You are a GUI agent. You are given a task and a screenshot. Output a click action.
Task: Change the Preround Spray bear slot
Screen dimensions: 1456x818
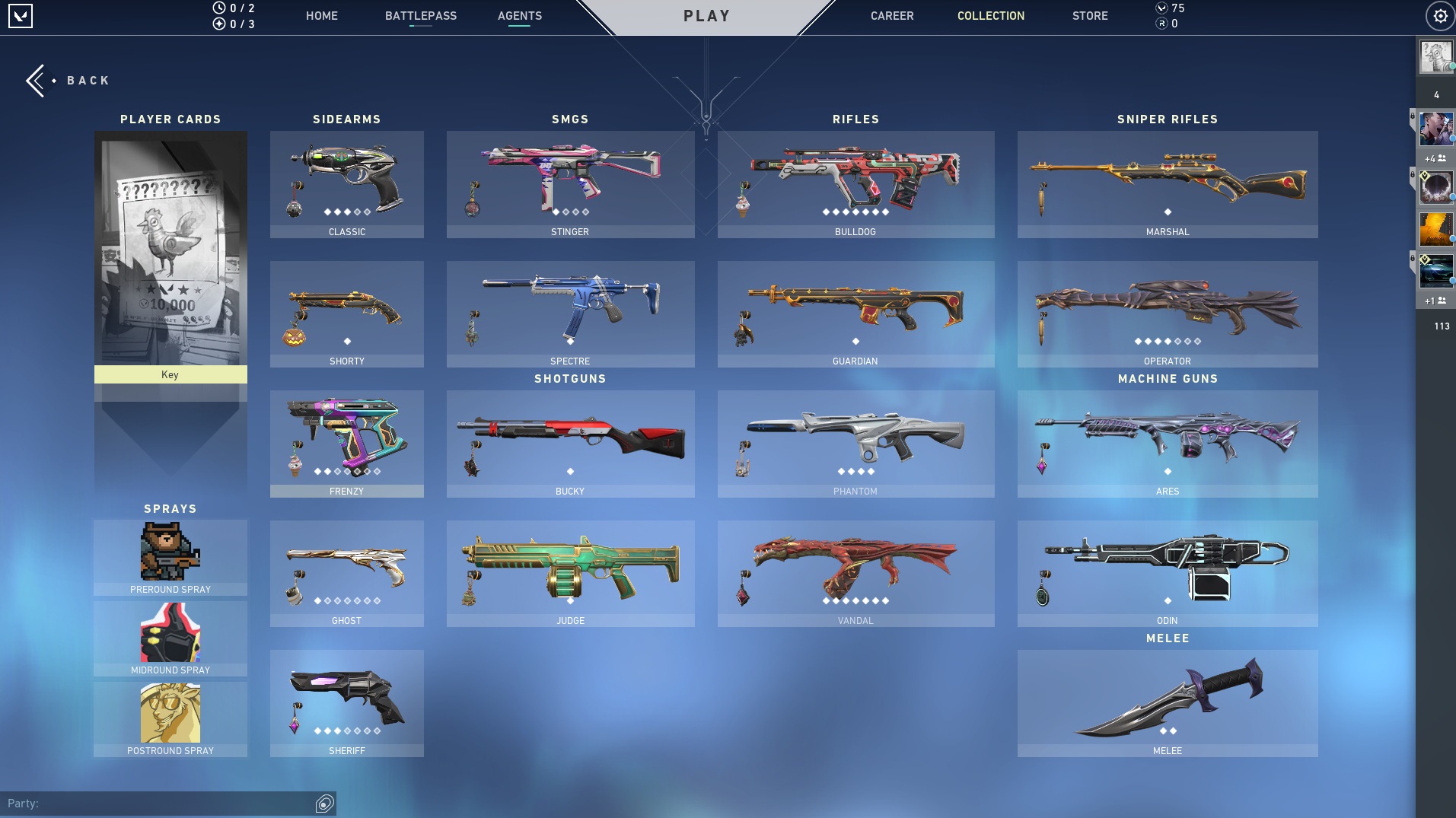click(170, 557)
